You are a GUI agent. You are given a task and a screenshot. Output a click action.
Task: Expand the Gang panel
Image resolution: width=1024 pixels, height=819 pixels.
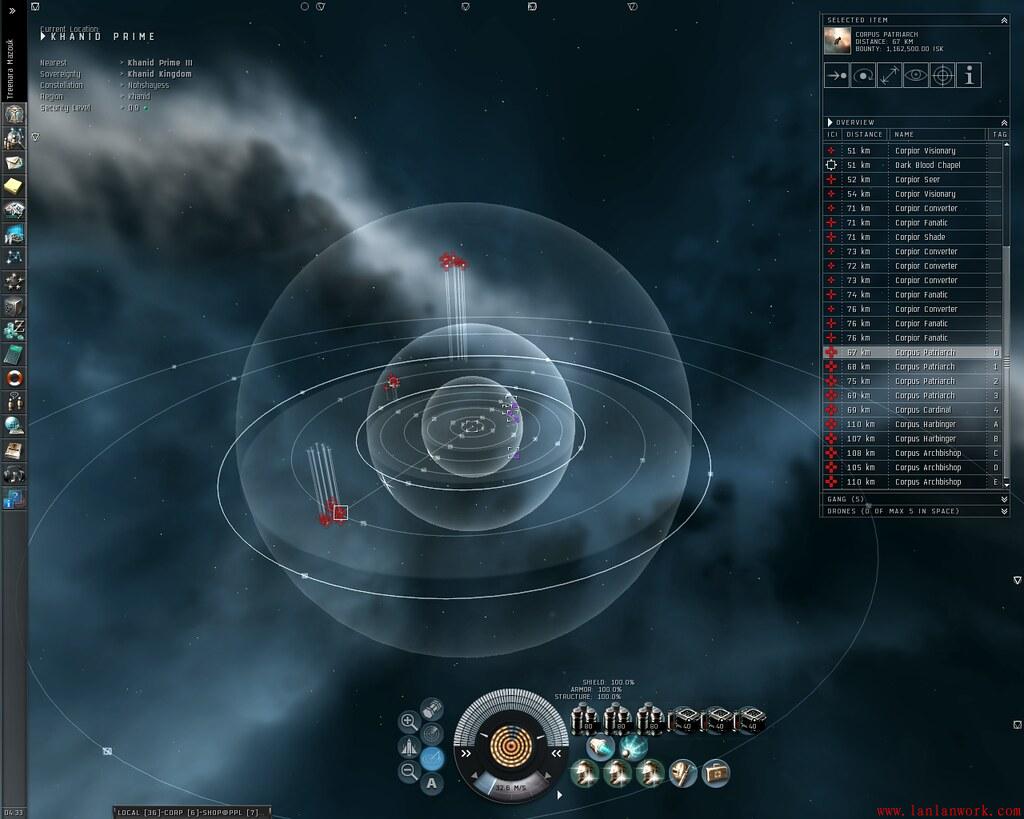pyautogui.click(x=1004, y=498)
